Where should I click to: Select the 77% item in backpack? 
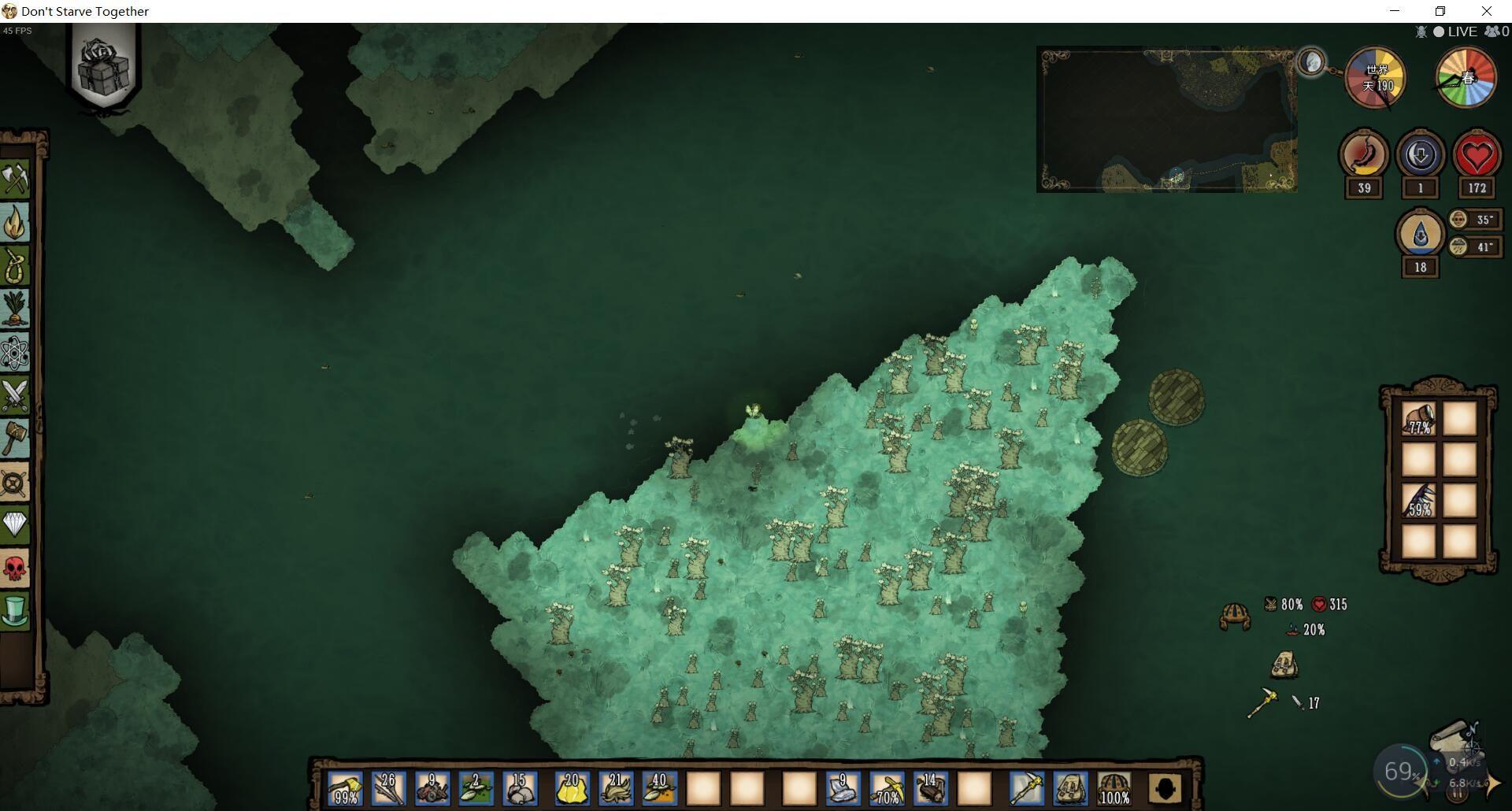tap(1419, 419)
